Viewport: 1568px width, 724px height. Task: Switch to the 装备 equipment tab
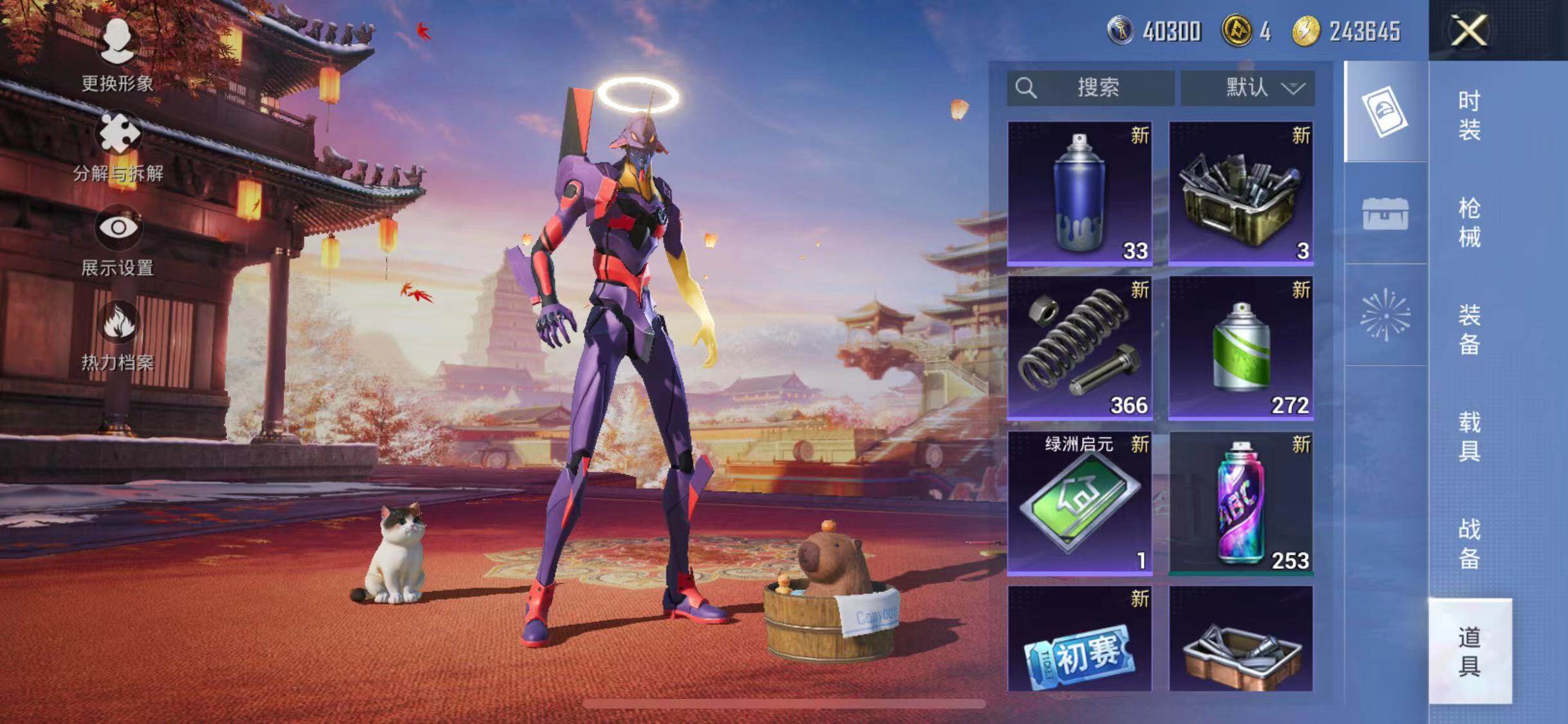pyautogui.click(x=1470, y=330)
